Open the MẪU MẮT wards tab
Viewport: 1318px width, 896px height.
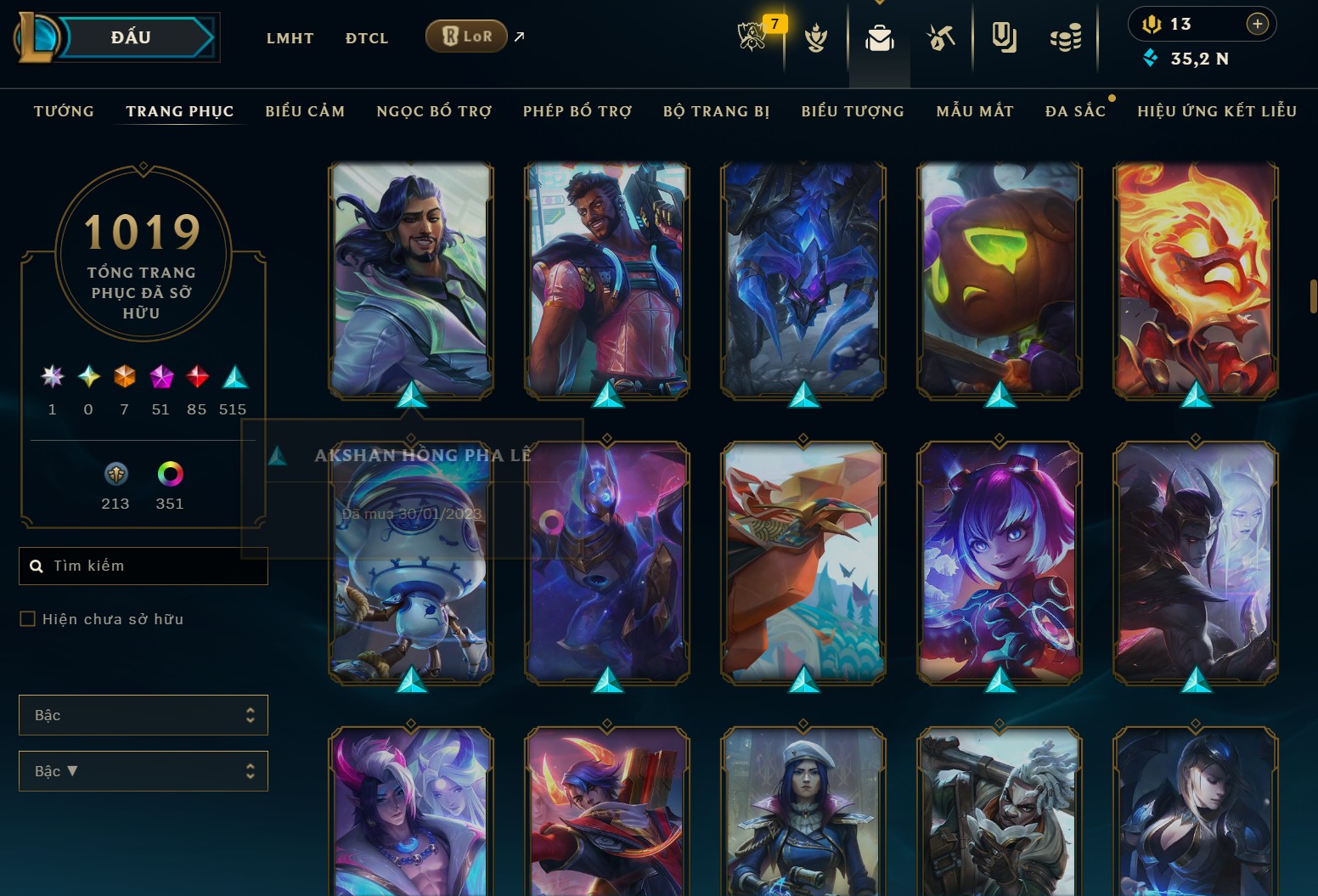click(975, 111)
